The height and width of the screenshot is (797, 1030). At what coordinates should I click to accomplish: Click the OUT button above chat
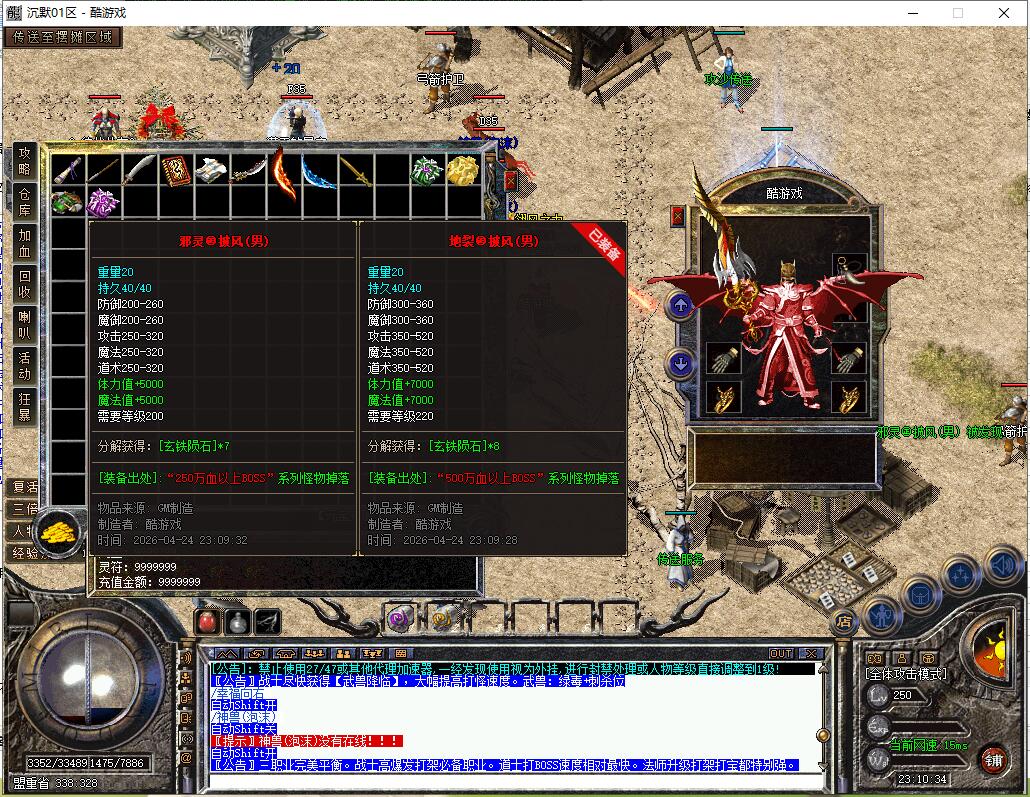(781, 654)
